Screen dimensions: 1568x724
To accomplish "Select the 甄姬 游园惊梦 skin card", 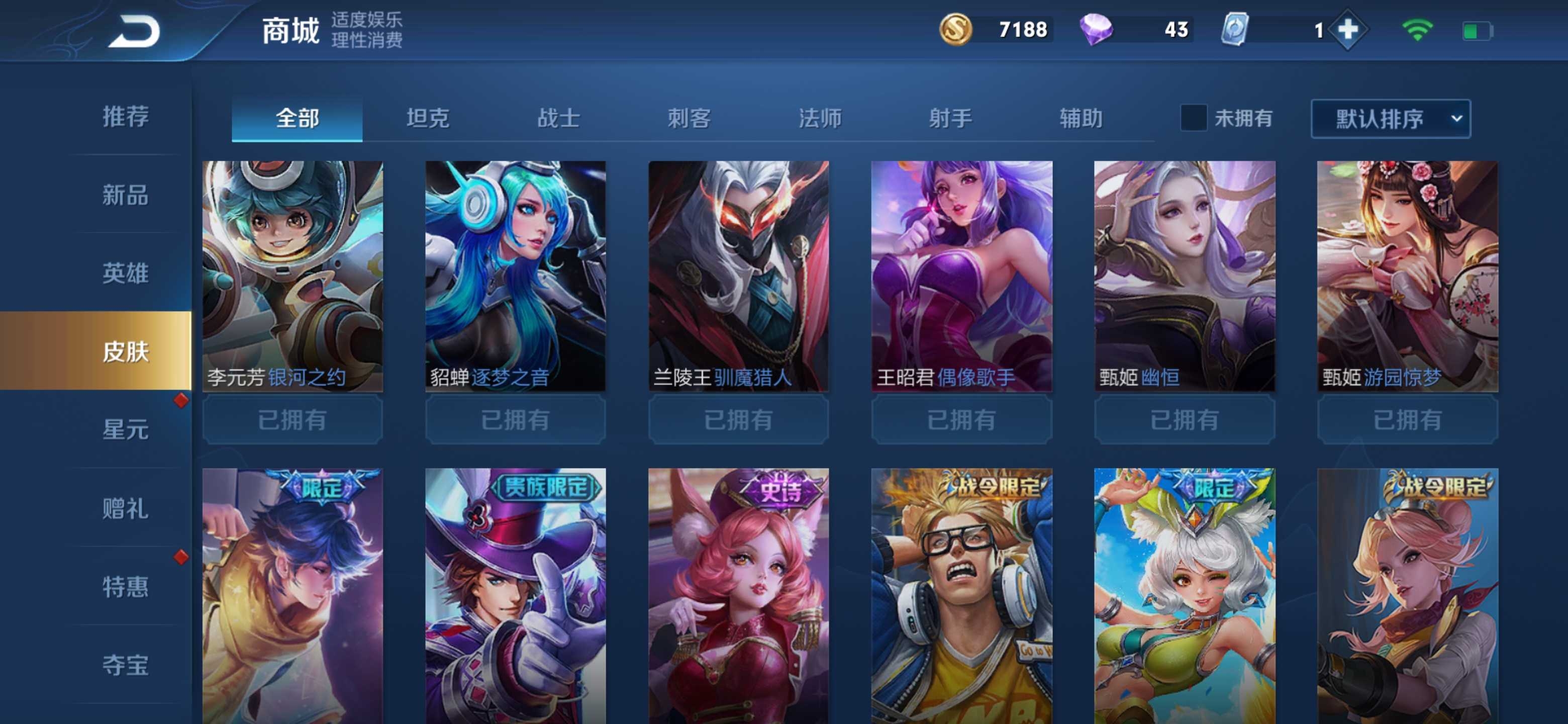I will pyautogui.click(x=1407, y=275).
